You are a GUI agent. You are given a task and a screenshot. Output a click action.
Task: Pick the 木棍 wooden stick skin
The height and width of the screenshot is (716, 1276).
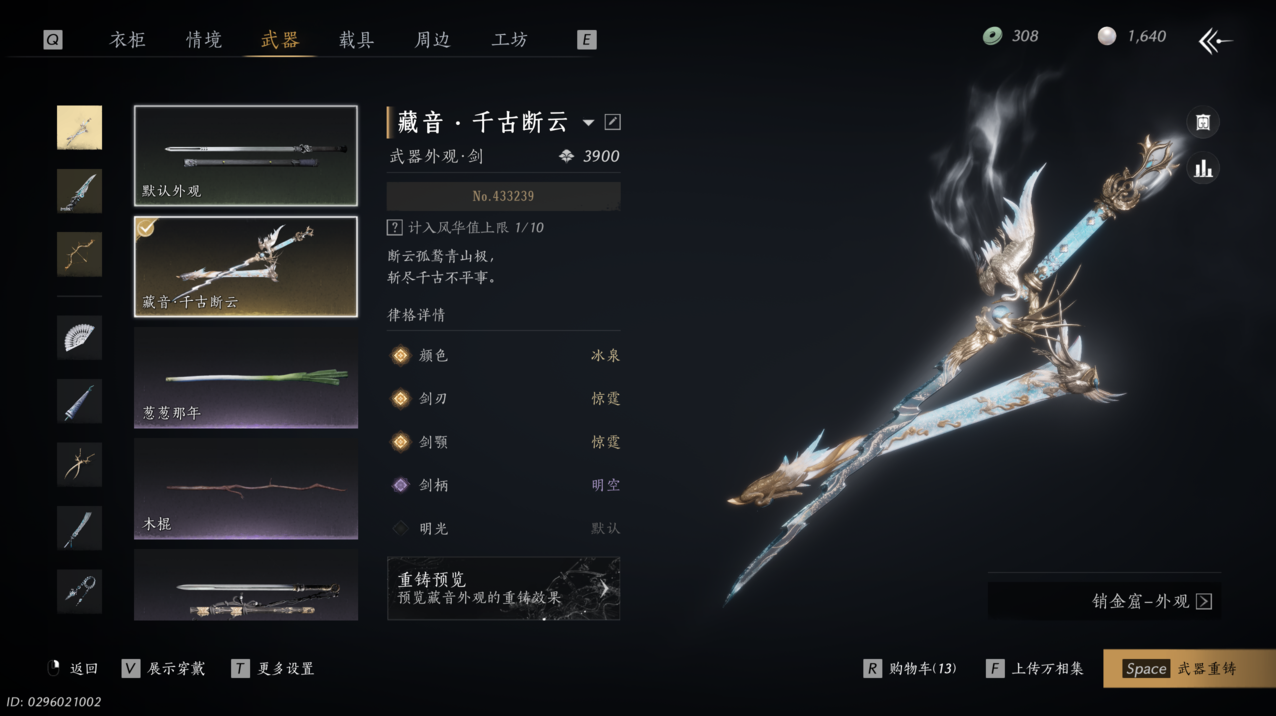[246, 489]
